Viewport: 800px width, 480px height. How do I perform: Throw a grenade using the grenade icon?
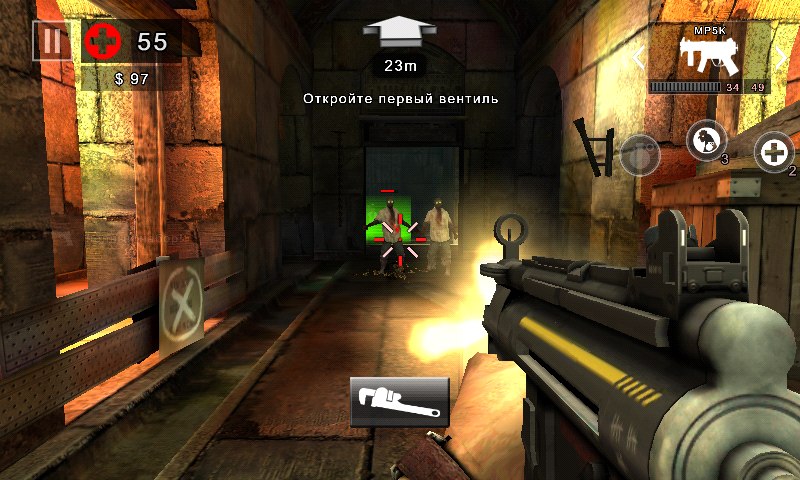[638, 155]
